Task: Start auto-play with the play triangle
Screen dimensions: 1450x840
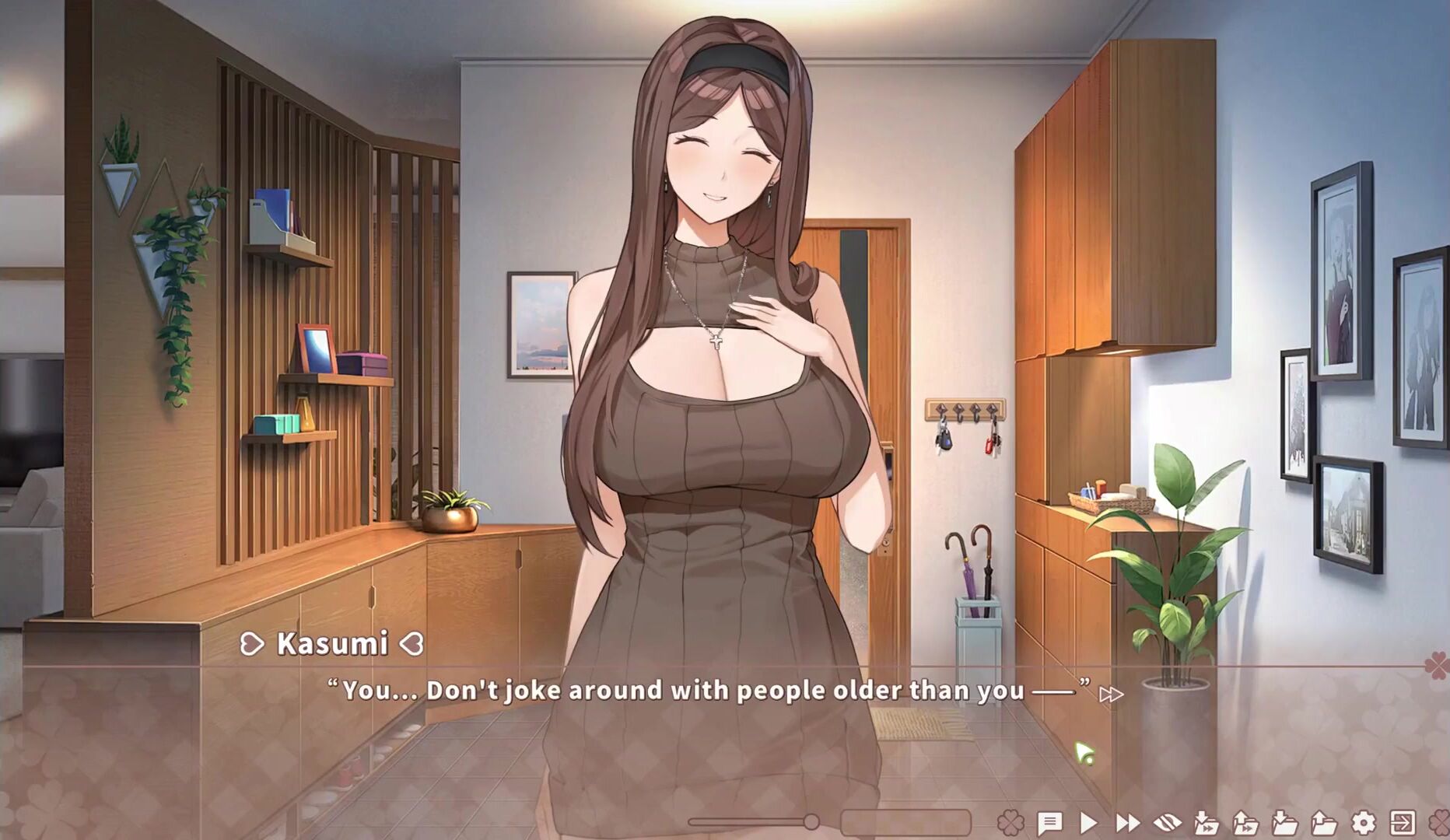Action: pyautogui.click(x=1088, y=822)
